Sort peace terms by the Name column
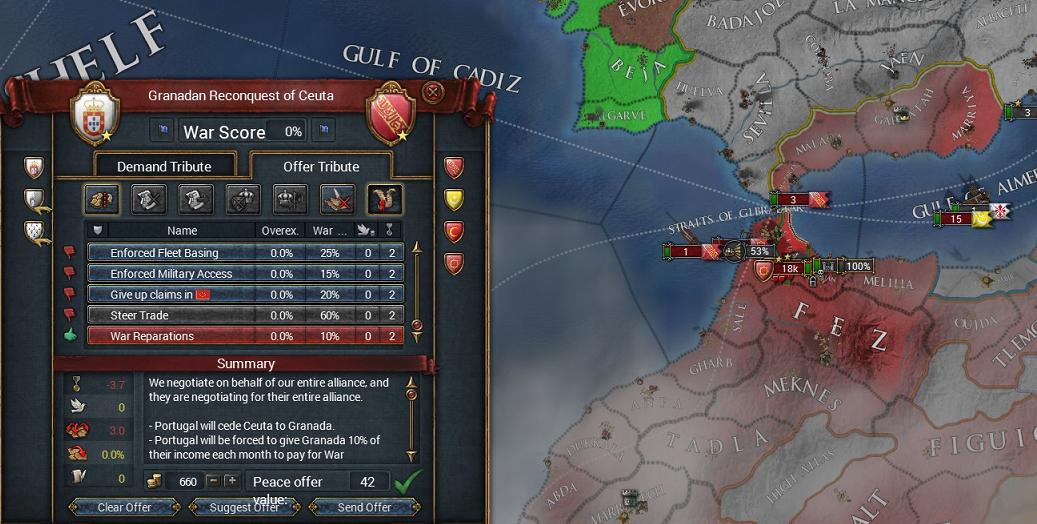This screenshot has width=1037, height=524. [x=182, y=231]
